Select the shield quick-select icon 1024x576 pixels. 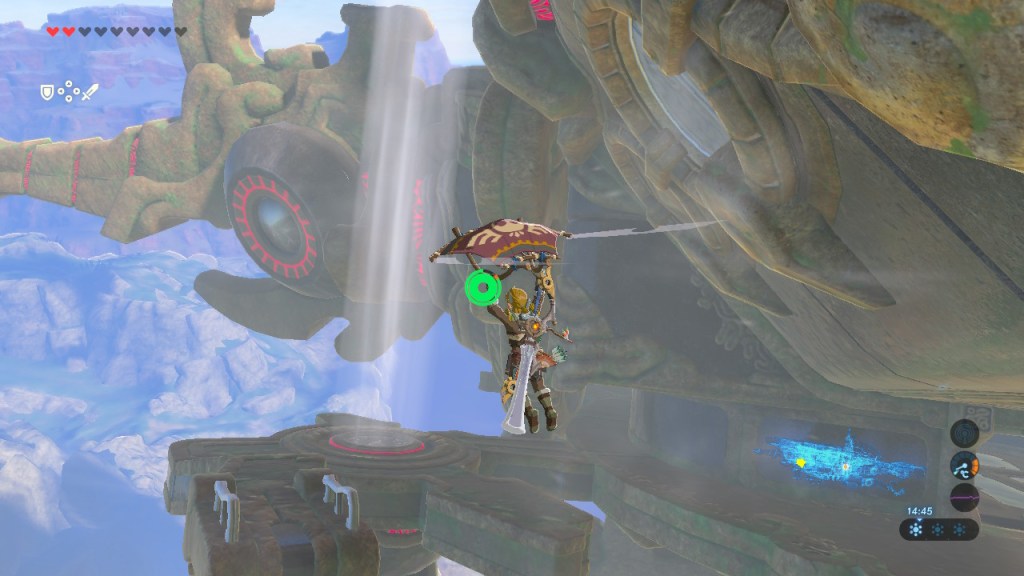click(46, 92)
